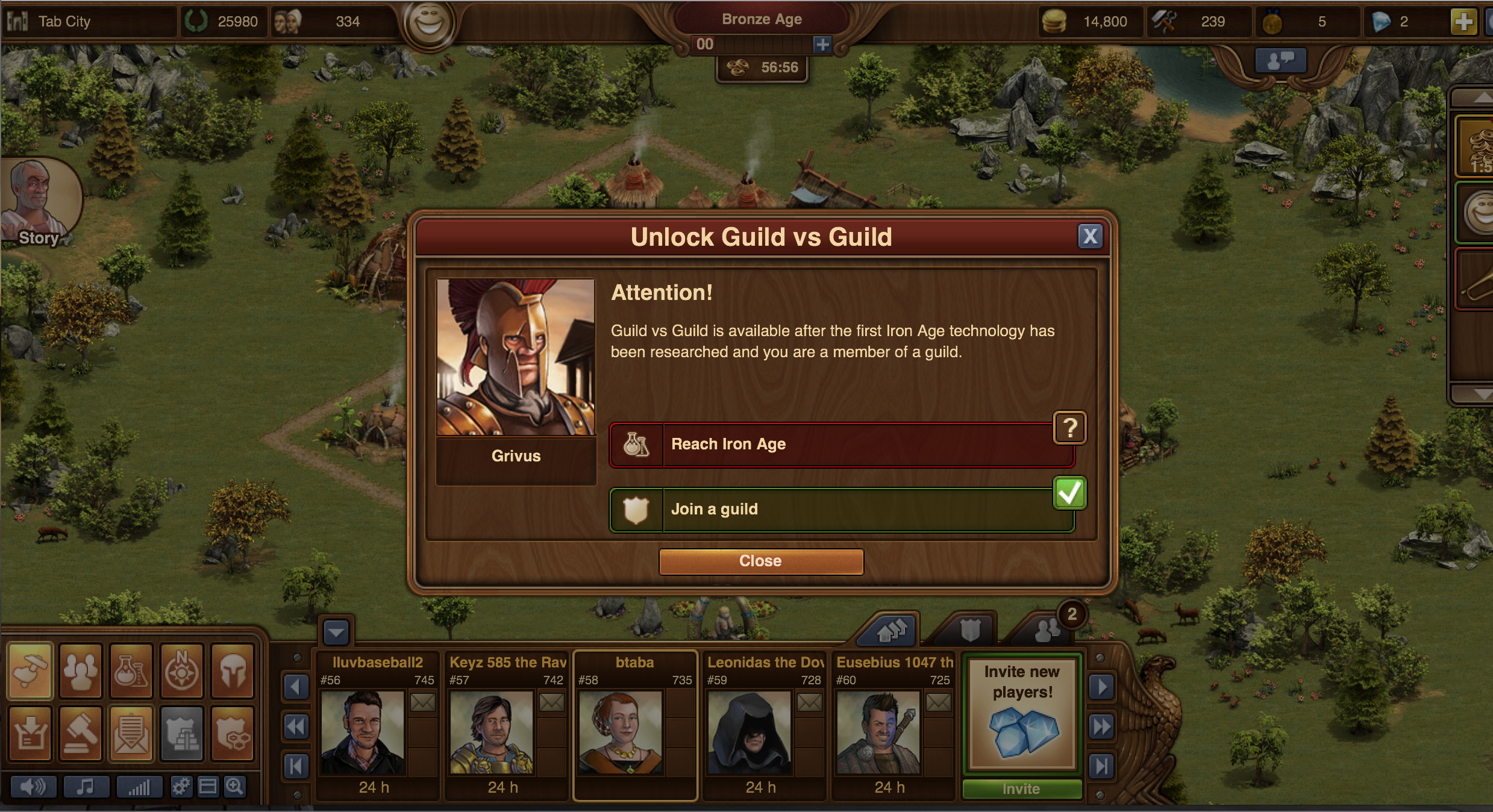Select player Iluvbaseball2's portrait
Viewport: 1493px width, 812px height.
pyautogui.click(x=362, y=732)
